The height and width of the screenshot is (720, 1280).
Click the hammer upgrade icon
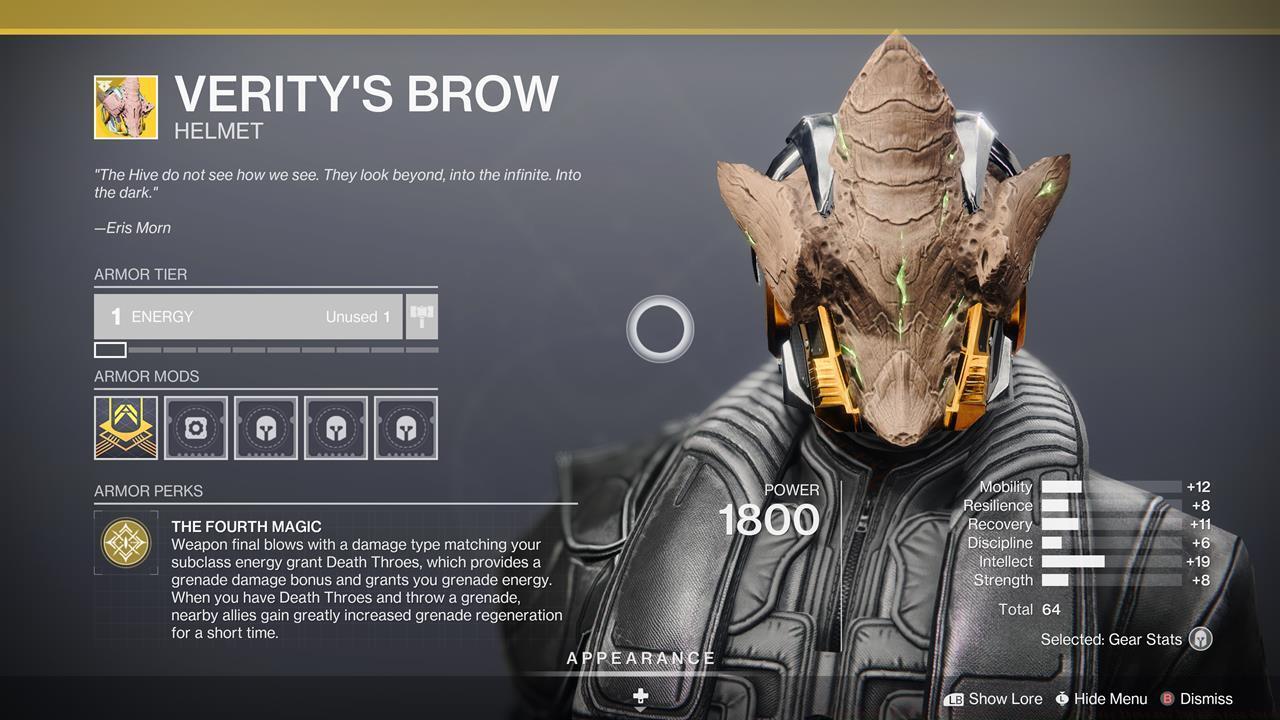422,317
